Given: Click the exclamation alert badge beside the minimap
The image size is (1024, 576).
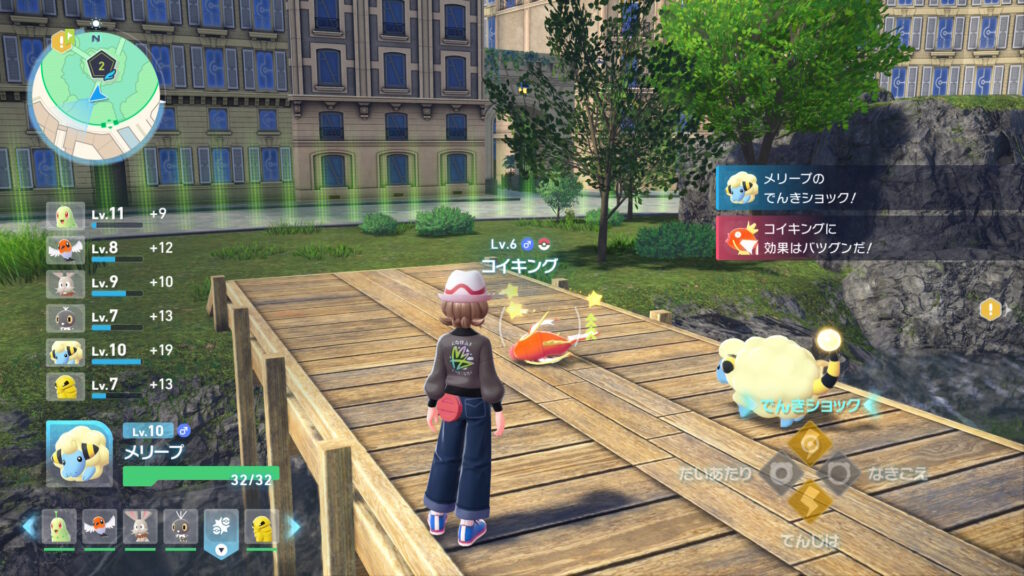Looking at the screenshot, I should (x=61, y=41).
